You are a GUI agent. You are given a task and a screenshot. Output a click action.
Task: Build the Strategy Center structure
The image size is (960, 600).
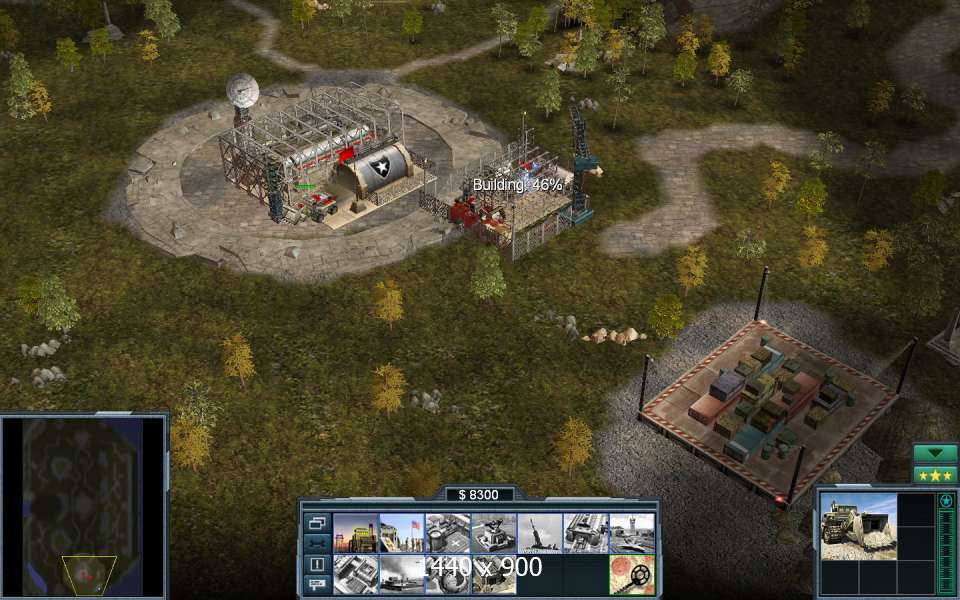(355, 575)
